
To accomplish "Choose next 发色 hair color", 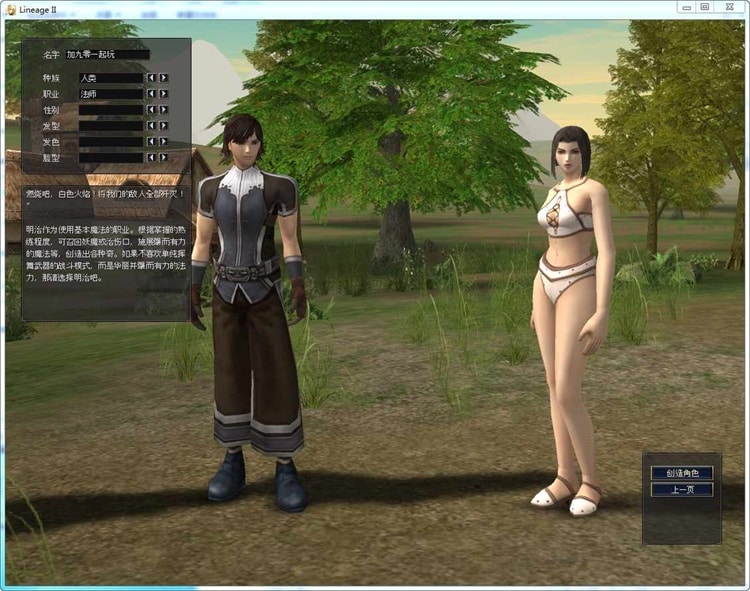I will coord(164,142).
